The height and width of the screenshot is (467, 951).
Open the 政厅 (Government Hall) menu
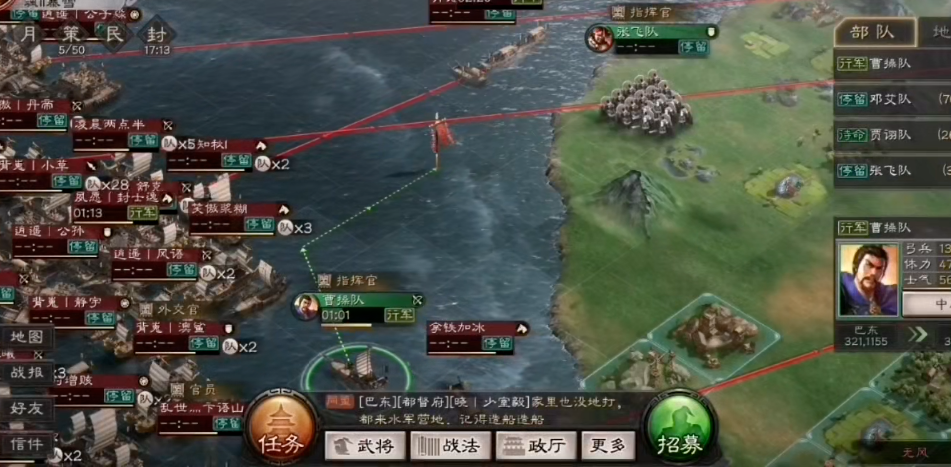click(x=535, y=446)
